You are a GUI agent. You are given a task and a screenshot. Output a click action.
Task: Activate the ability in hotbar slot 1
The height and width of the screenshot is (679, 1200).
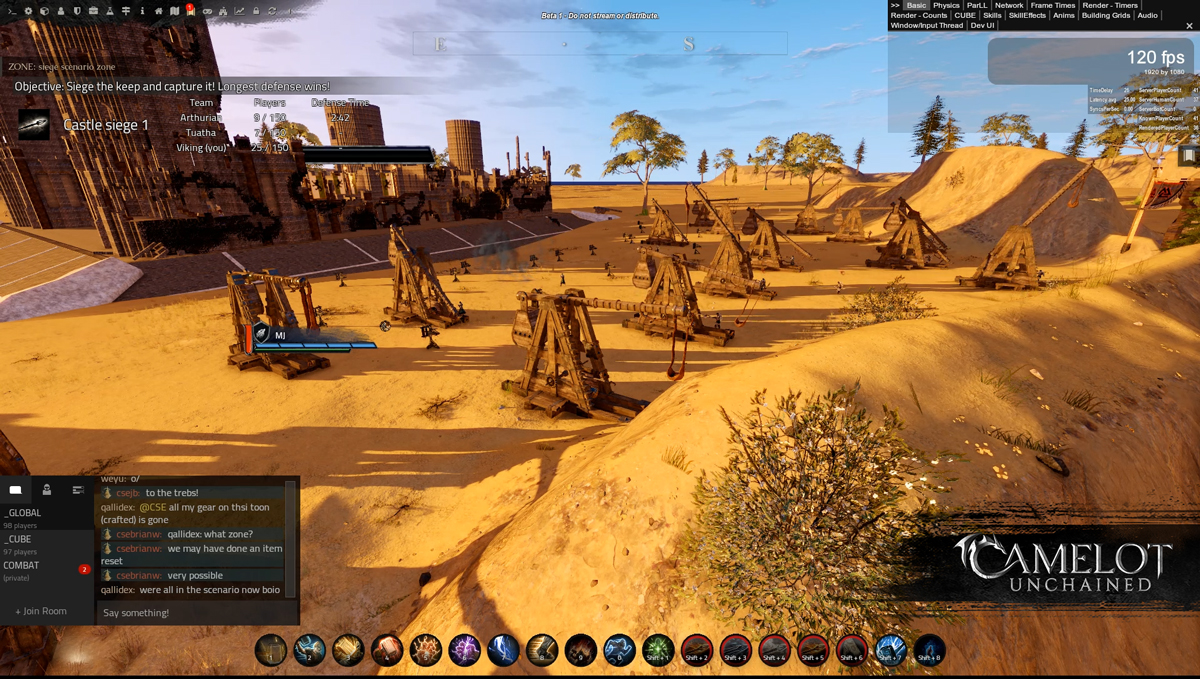(270, 650)
